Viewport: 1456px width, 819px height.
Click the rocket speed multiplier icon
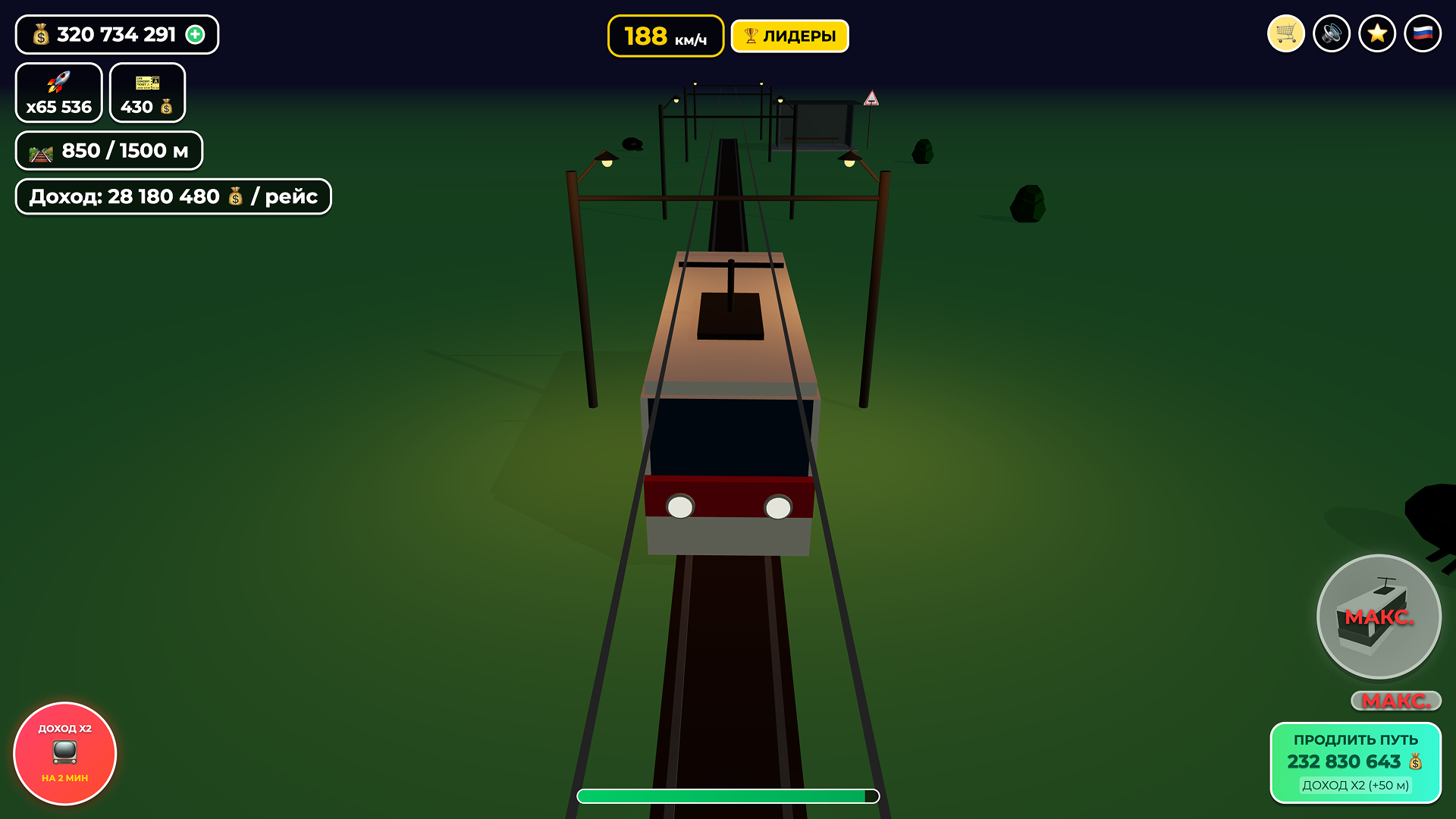coord(58,82)
